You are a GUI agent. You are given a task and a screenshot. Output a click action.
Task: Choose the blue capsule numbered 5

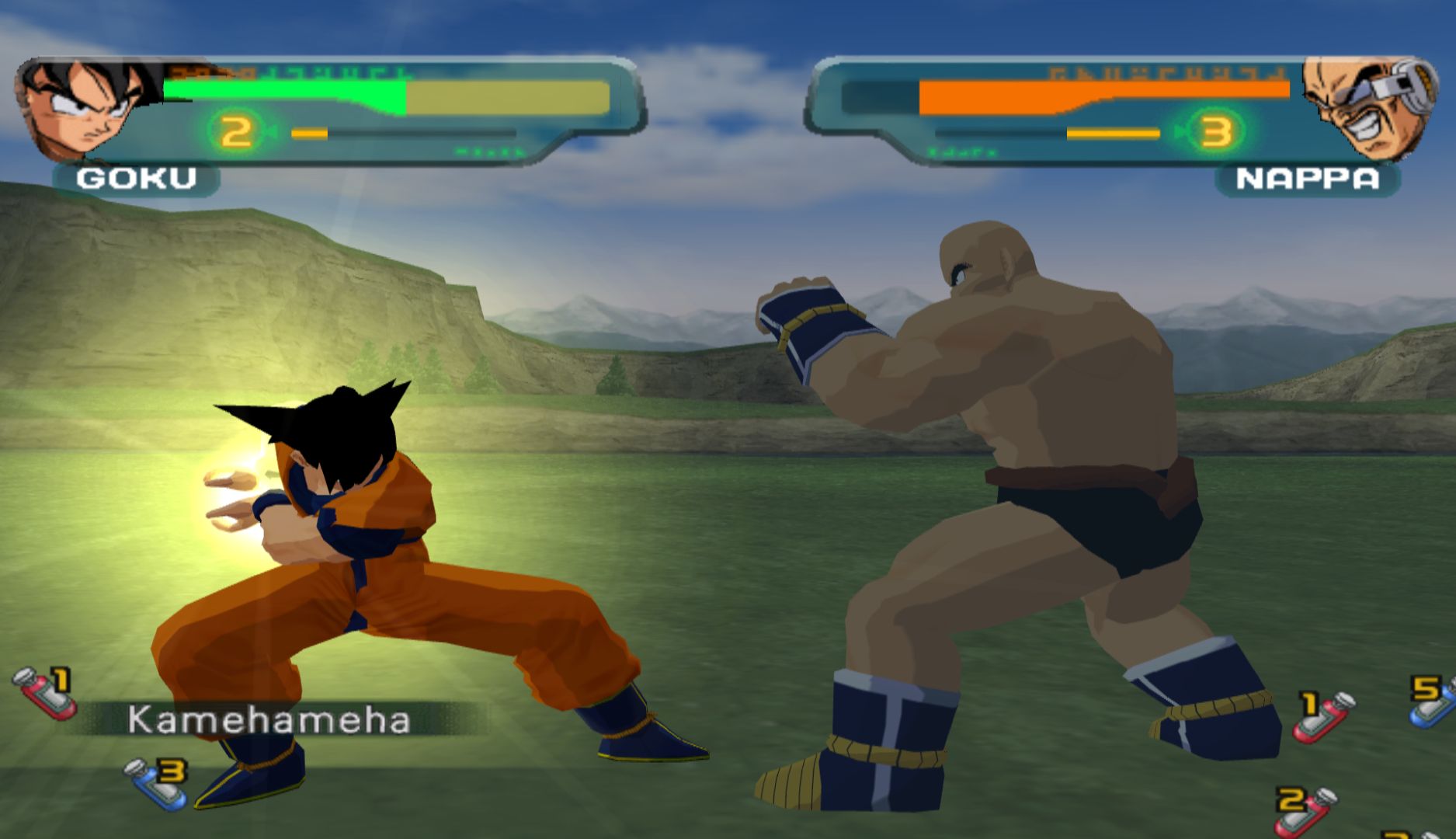pyautogui.click(x=1433, y=701)
